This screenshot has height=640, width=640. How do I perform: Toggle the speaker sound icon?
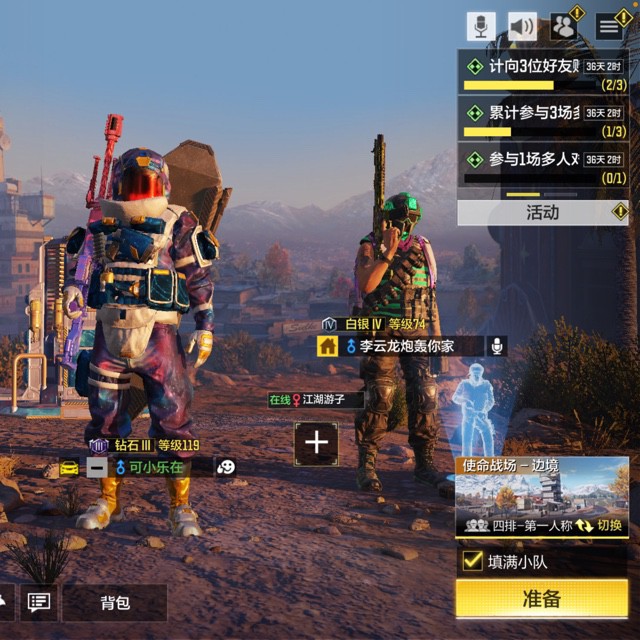[x=522, y=26]
